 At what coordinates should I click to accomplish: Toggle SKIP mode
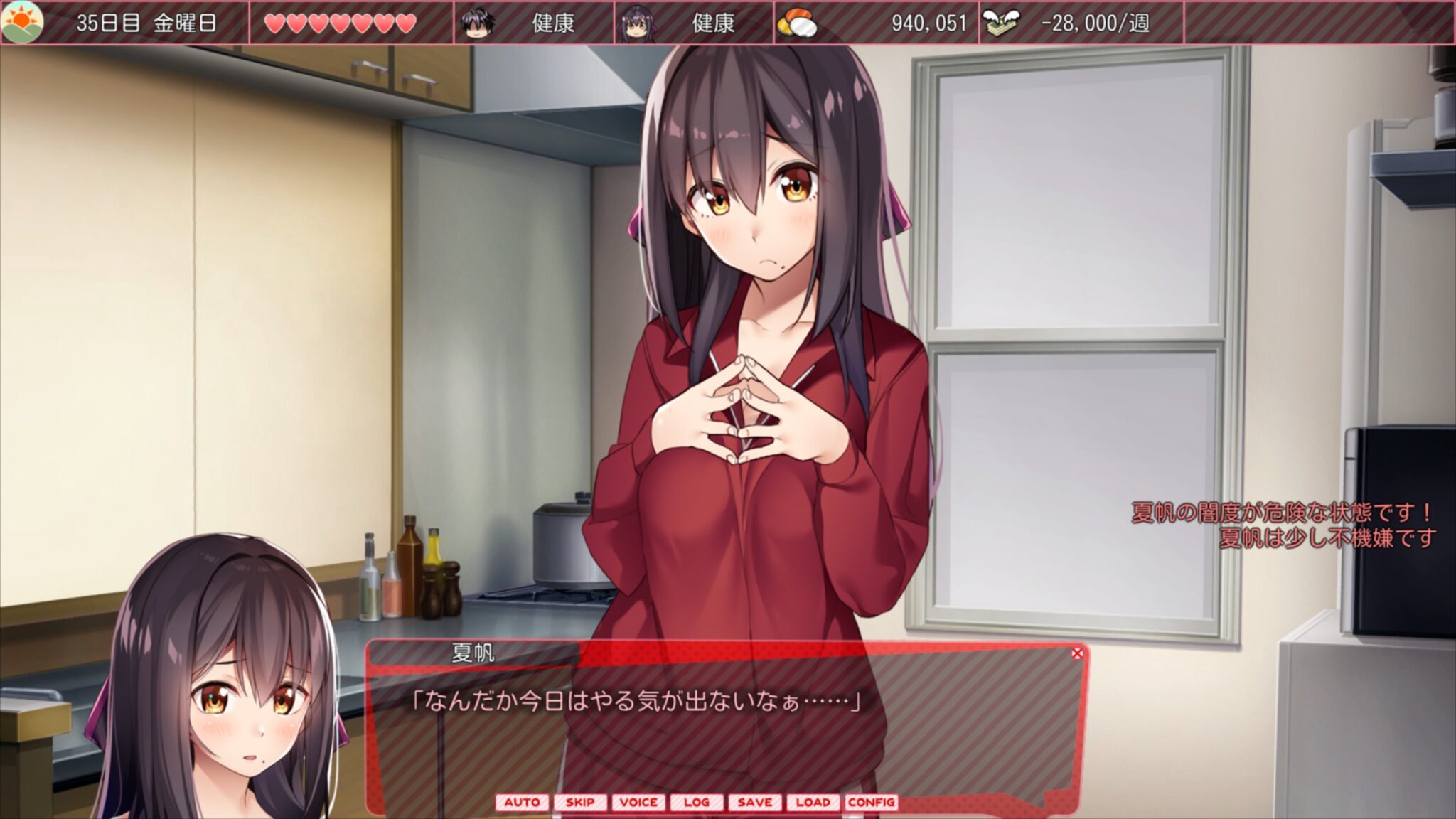582,802
